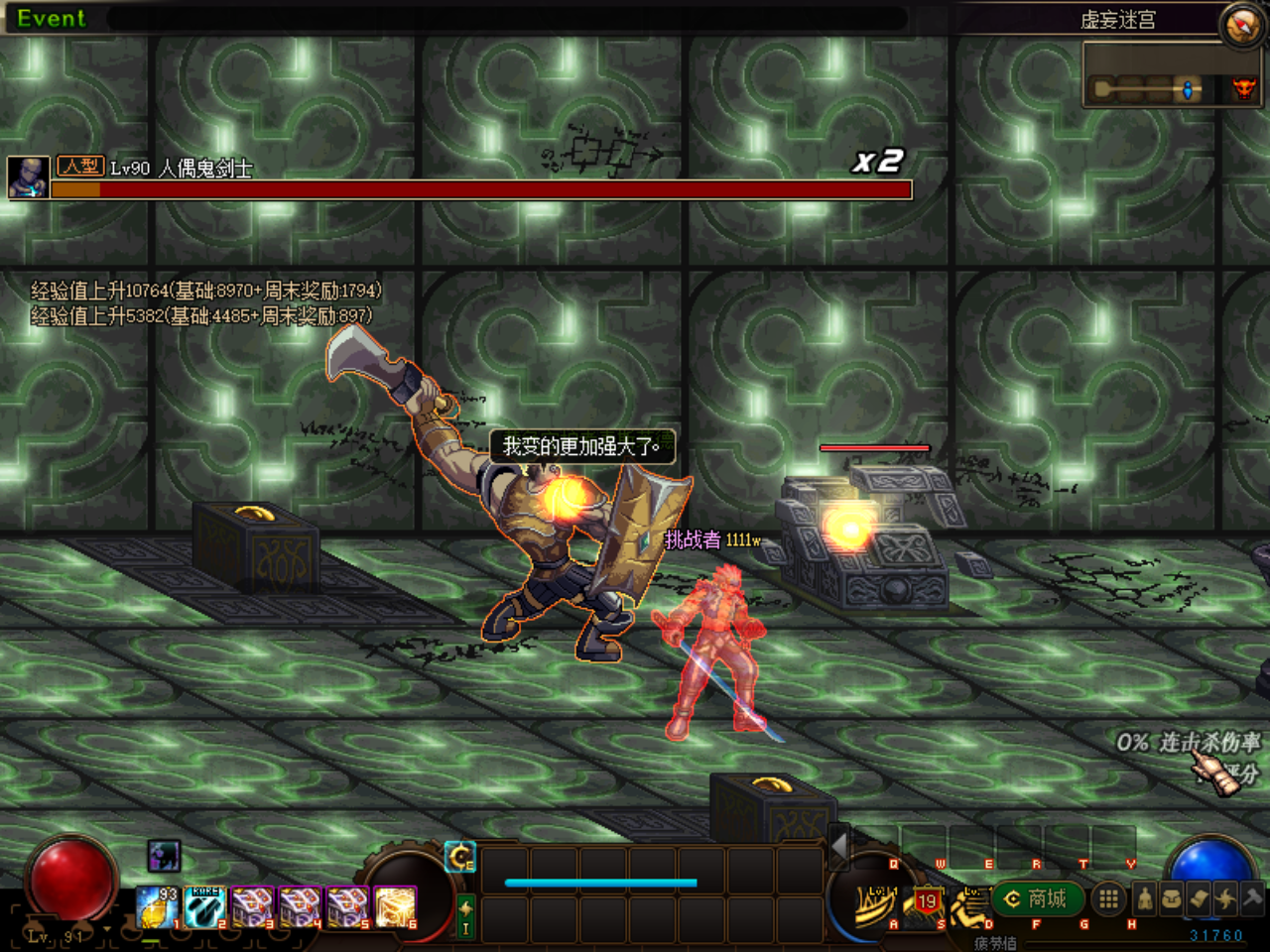Open the hammer crafting icon

[1251, 897]
